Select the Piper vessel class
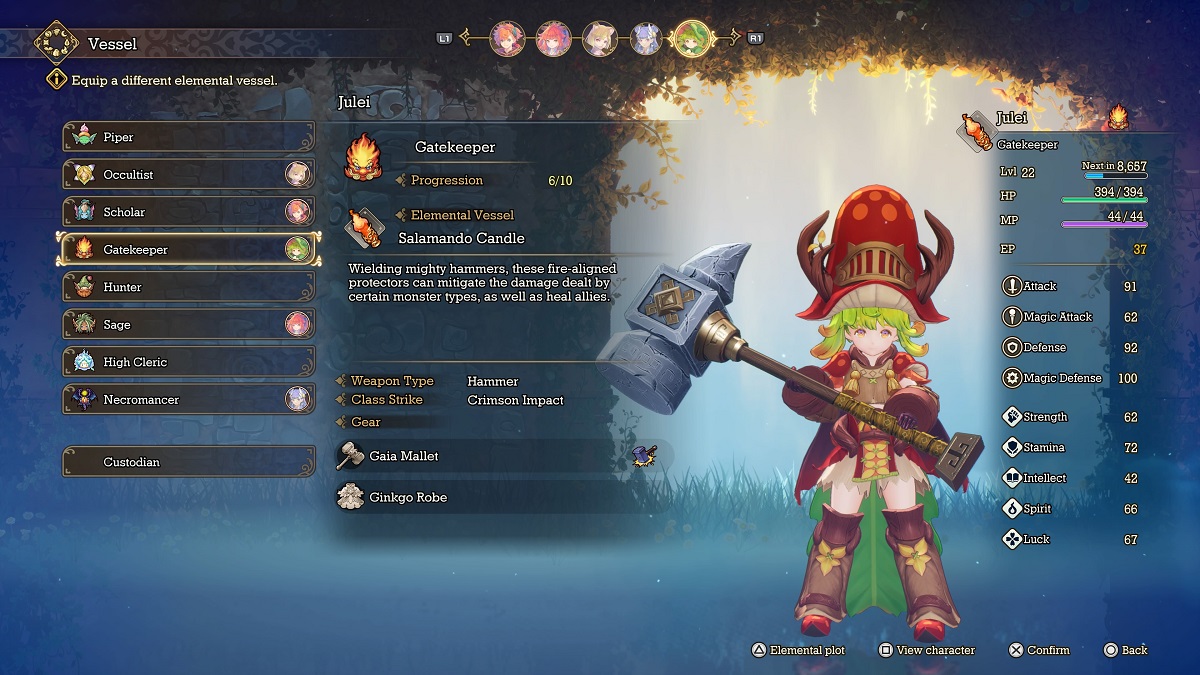The image size is (1200, 675). [188, 137]
